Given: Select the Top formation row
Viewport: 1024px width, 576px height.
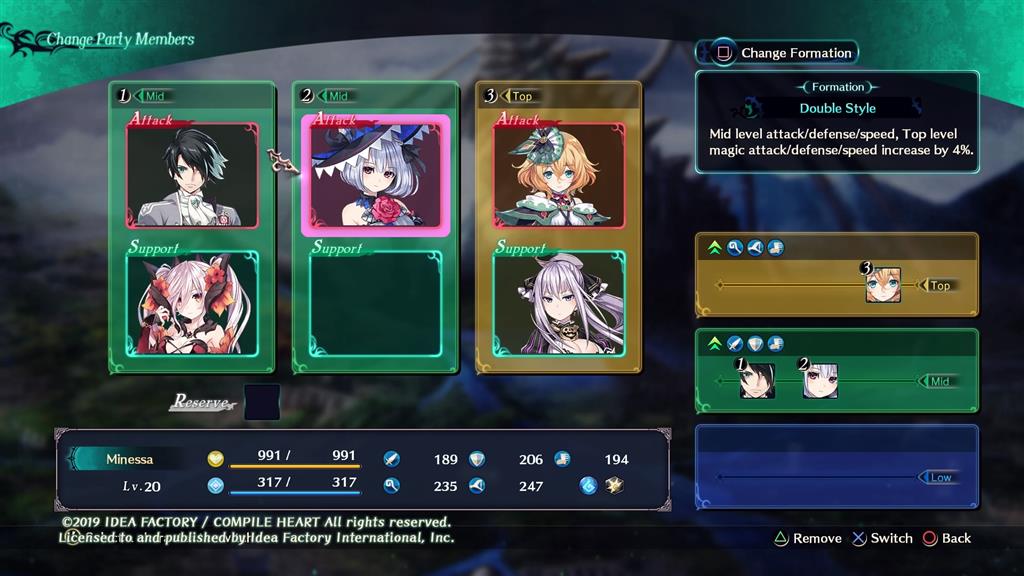Looking at the screenshot, I should (836, 275).
